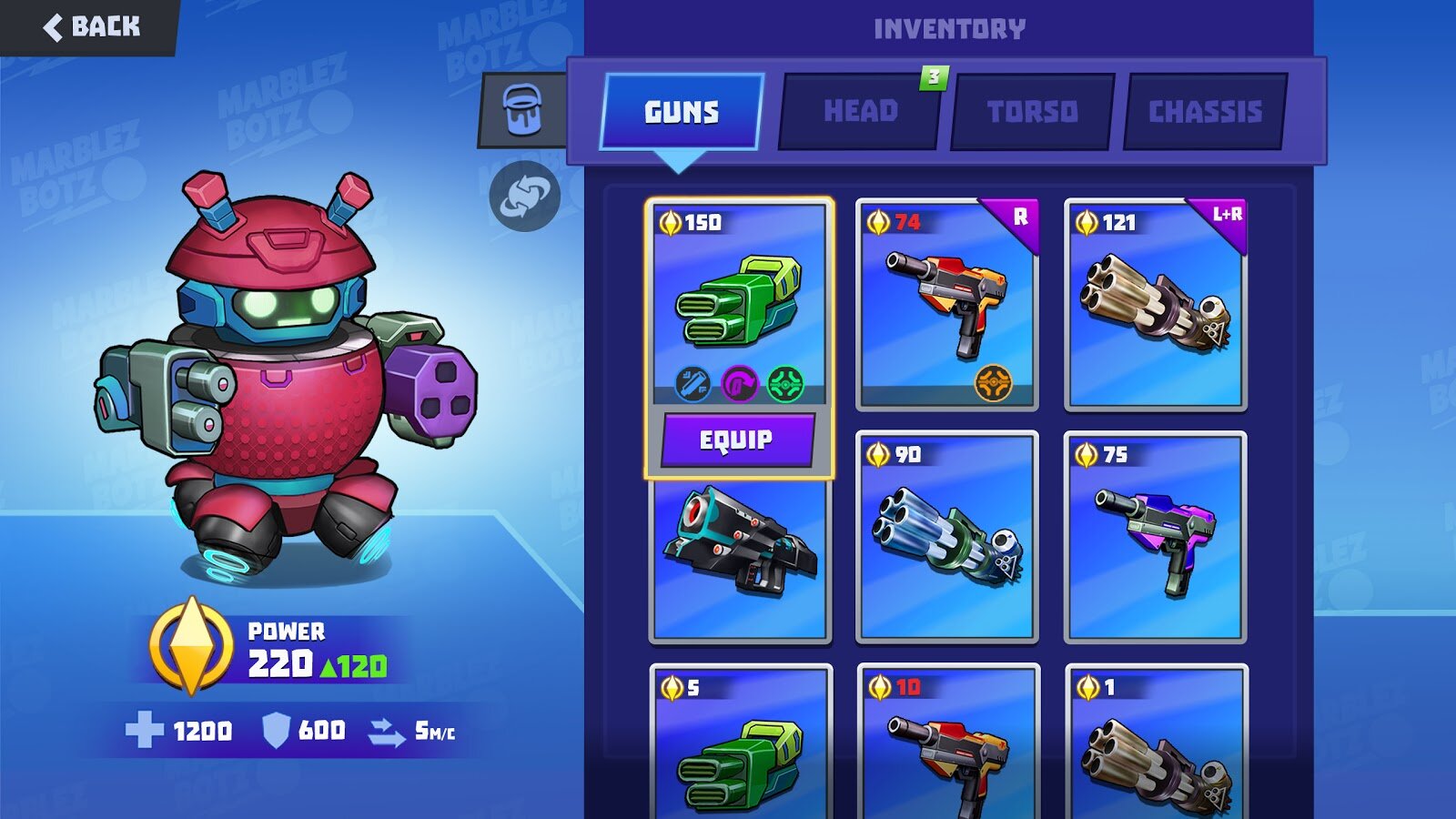Click the circular swap arrows button

524,196
